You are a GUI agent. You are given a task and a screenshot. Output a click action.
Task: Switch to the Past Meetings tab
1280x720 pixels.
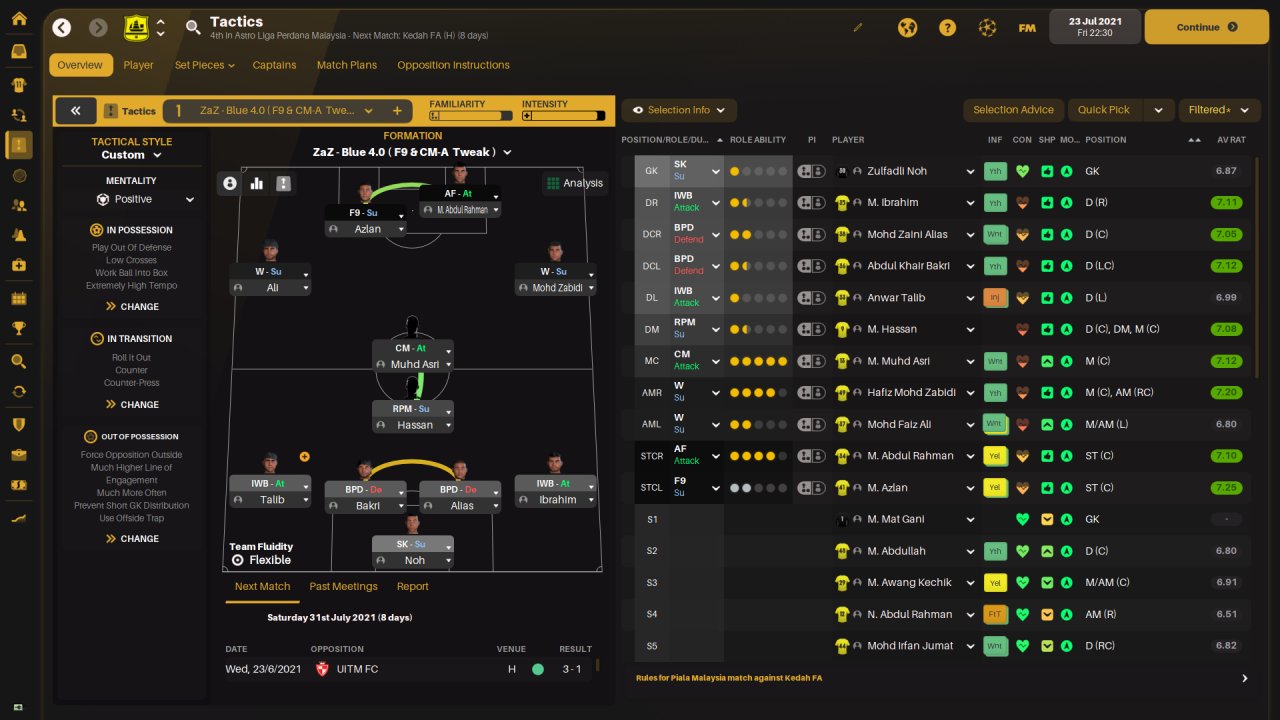tap(343, 586)
